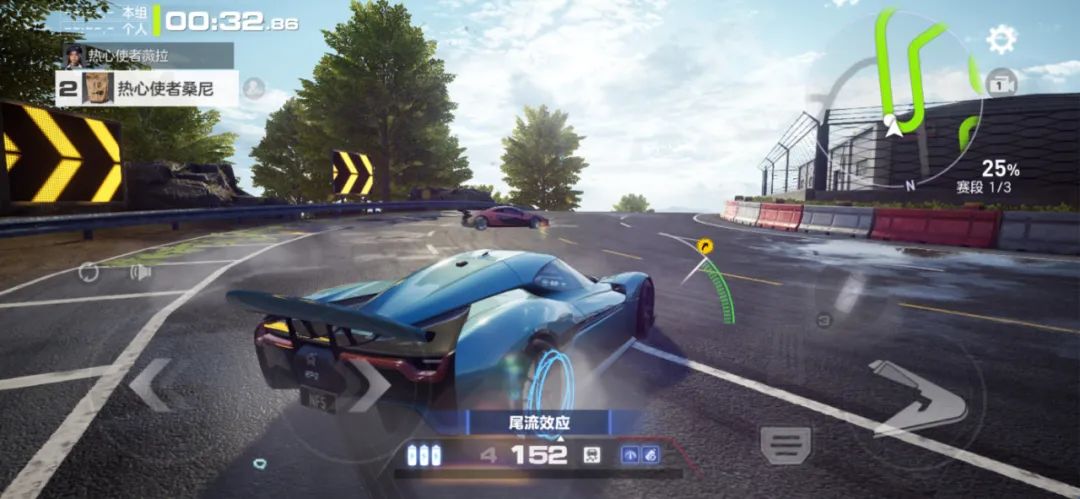Image resolution: width=1080 pixels, height=499 pixels.
Task: Open the settings gear menu
Action: (1001, 39)
